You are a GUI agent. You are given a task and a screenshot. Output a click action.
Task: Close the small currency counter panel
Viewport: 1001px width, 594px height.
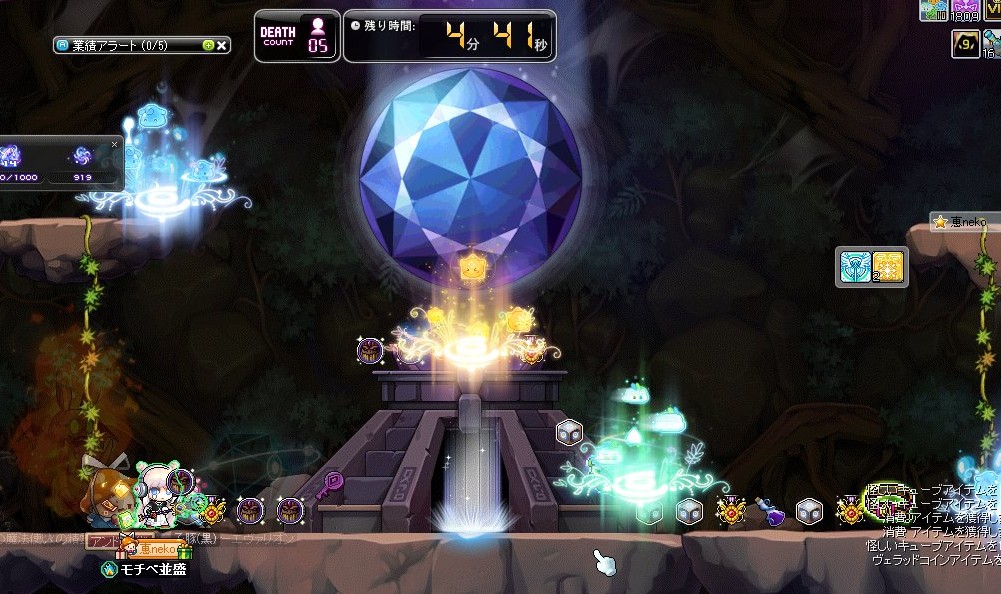pos(114,144)
